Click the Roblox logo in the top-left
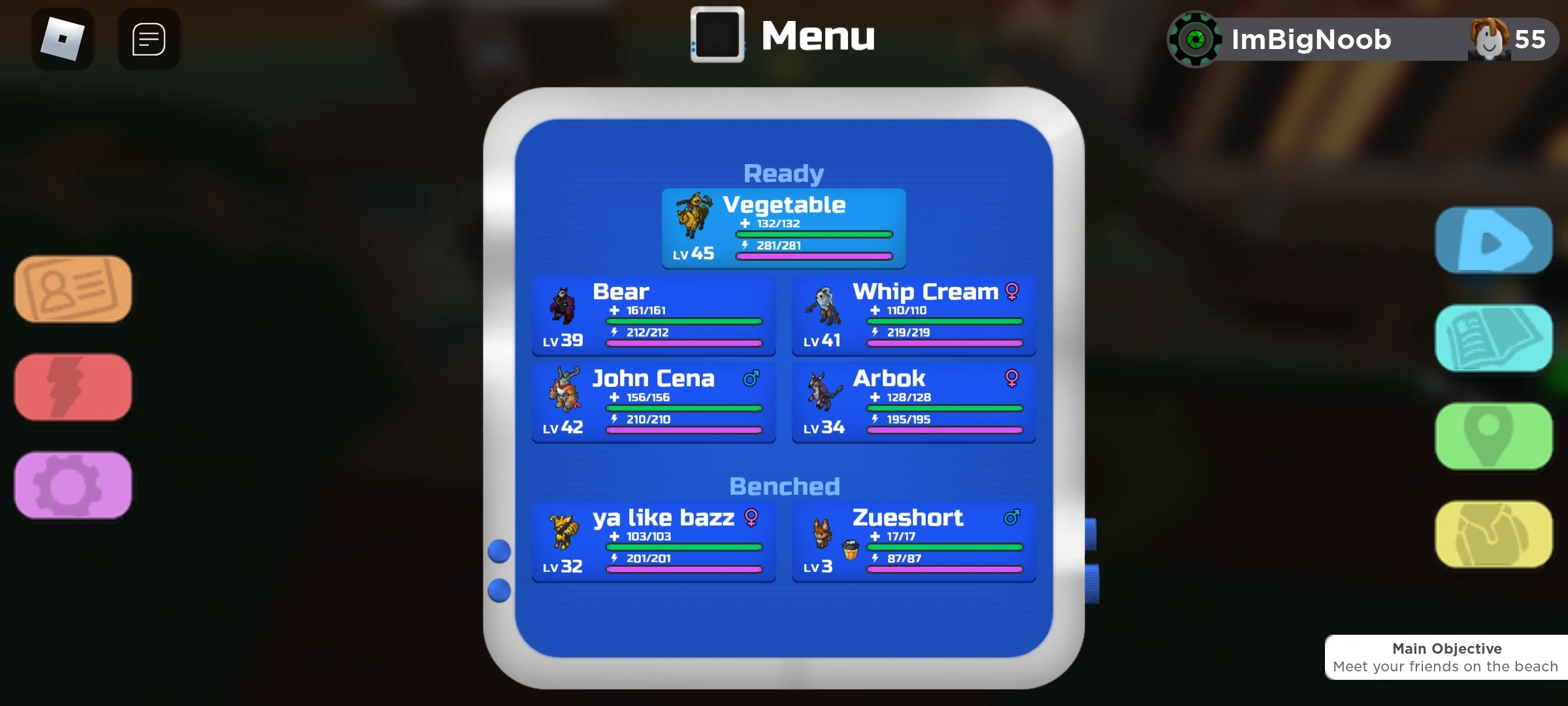This screenshot has width=1568, height=706. (62, 39)
